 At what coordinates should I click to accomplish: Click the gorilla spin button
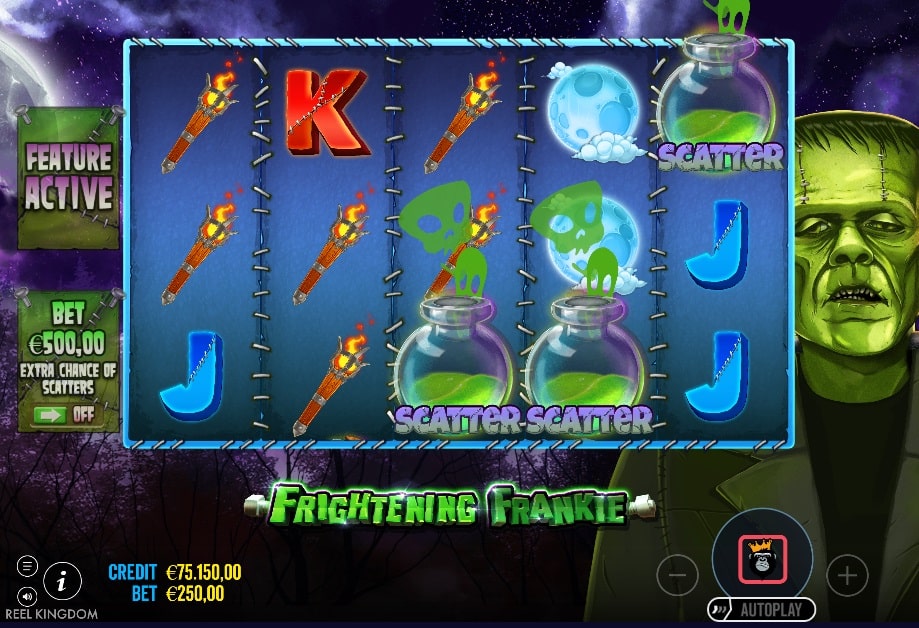coord(762,561)
